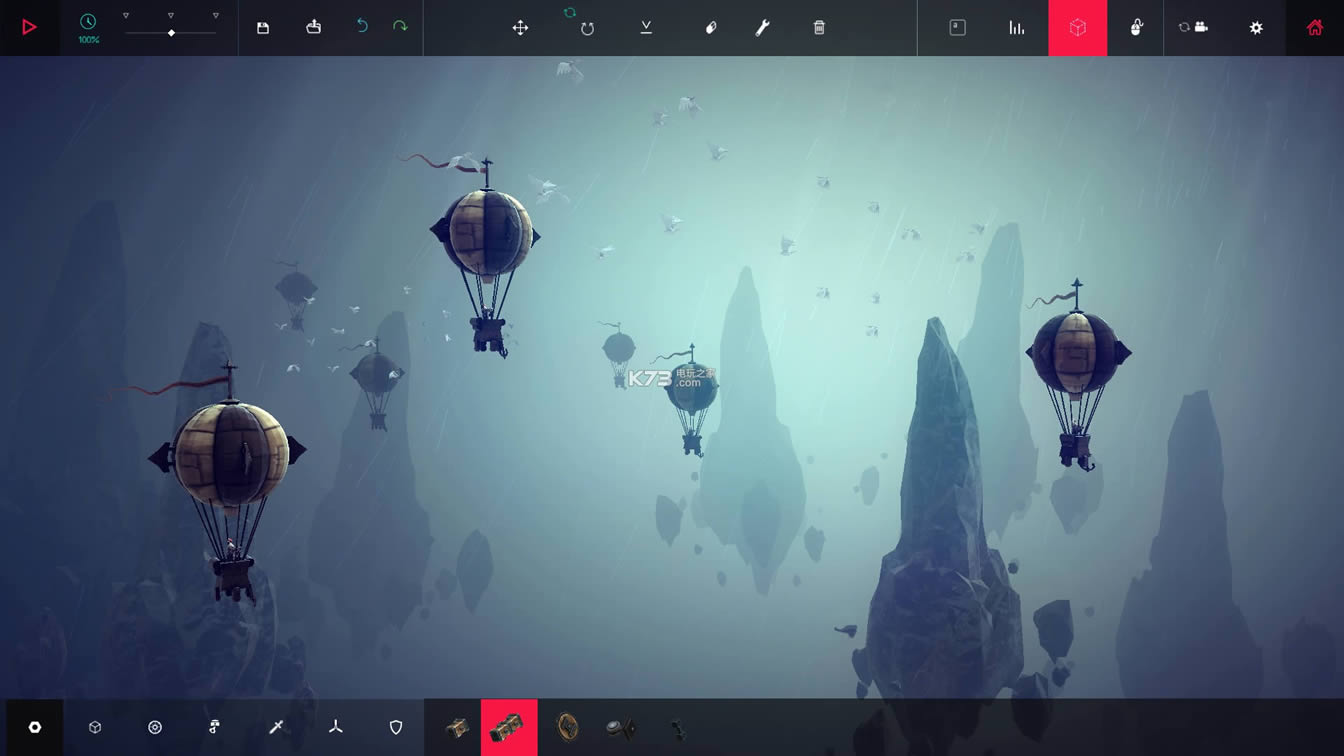Toggle the red block-highlight cube mode
The width and height of the screenshot is (1344, 756).
tap(1078, 28)
